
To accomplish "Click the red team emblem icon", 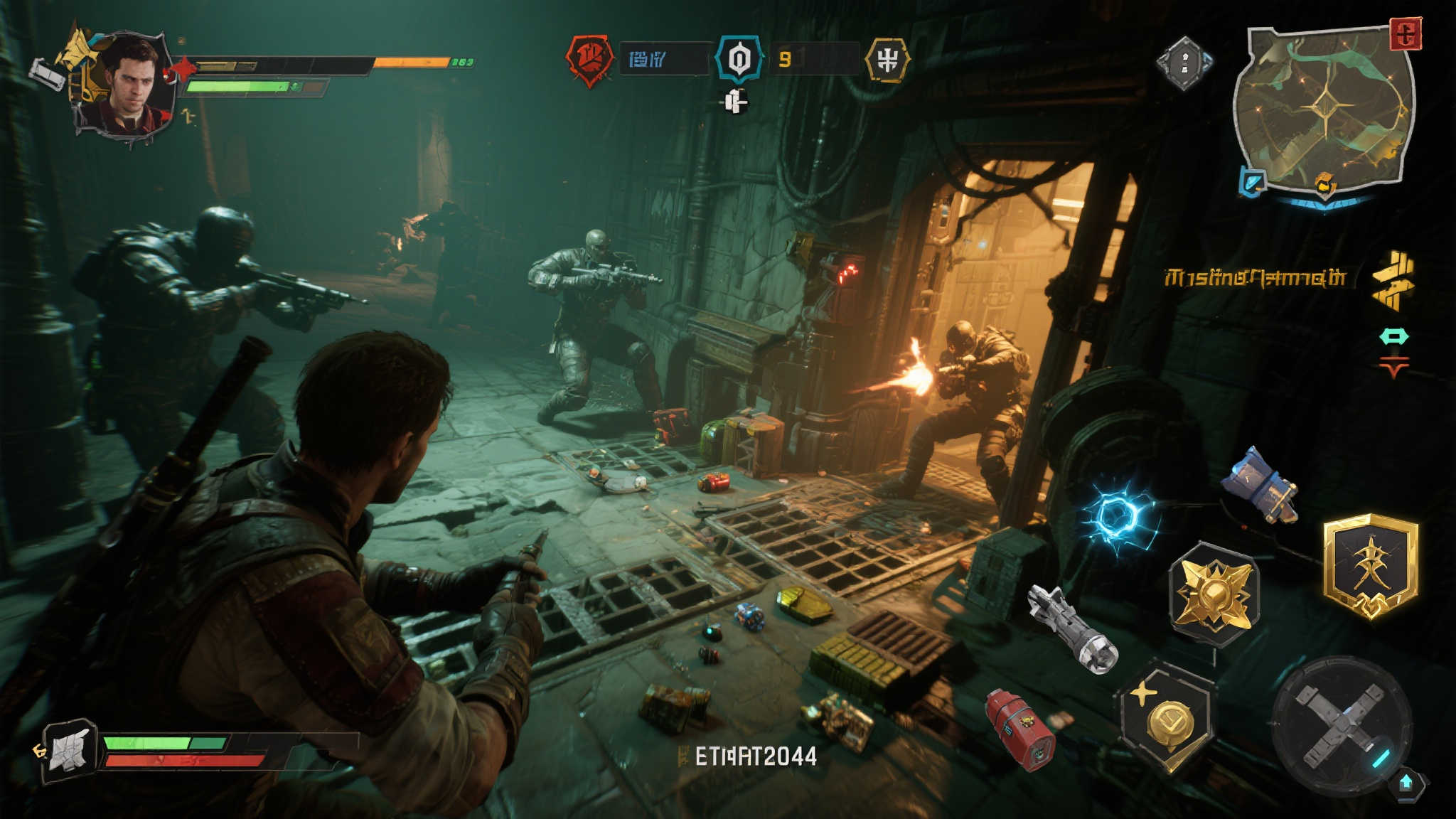I will (x=589, y=59).
